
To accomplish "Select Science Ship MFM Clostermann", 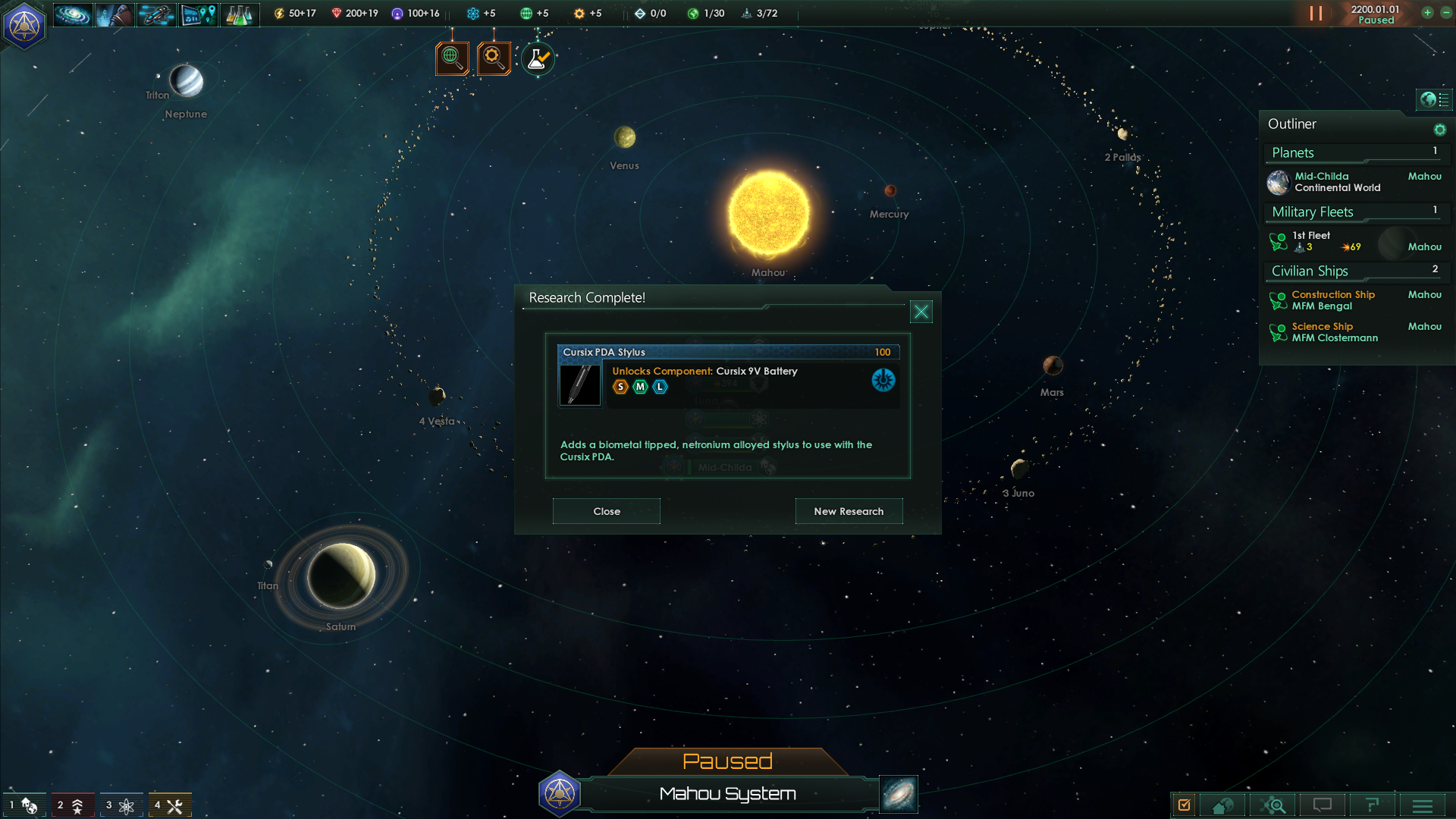I will click(1334, 332).
